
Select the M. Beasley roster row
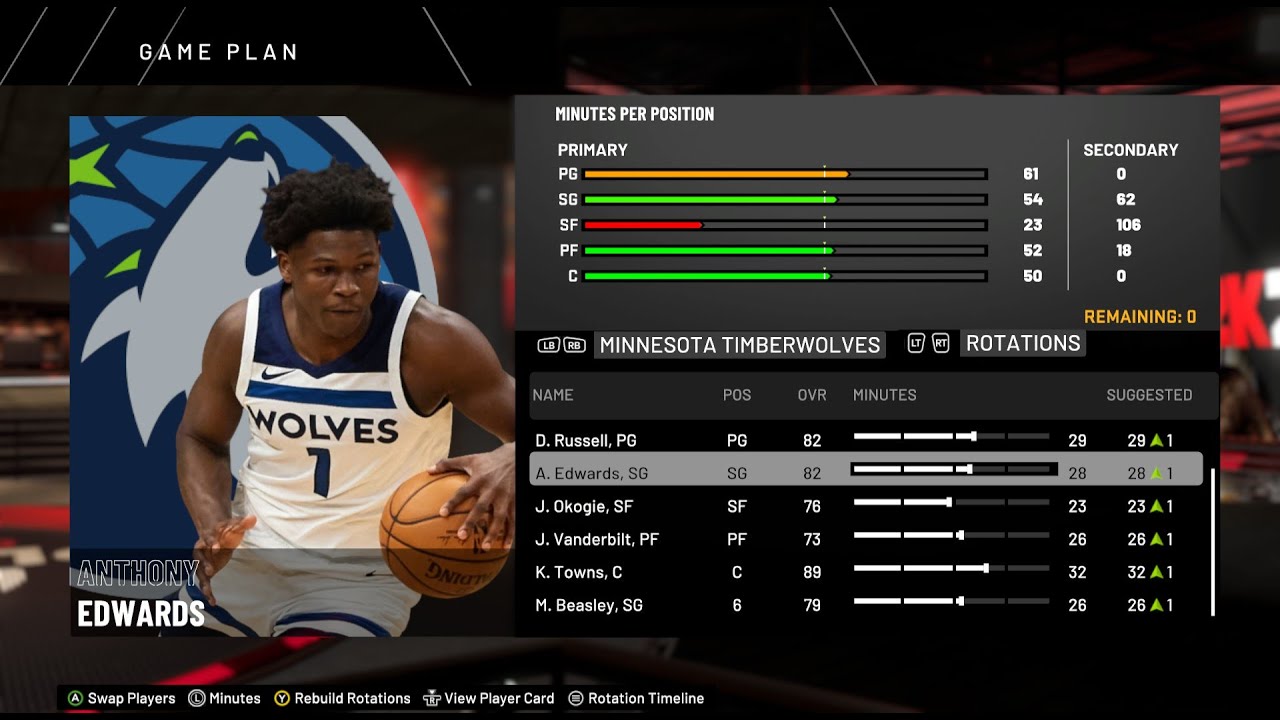coord(700,605)
